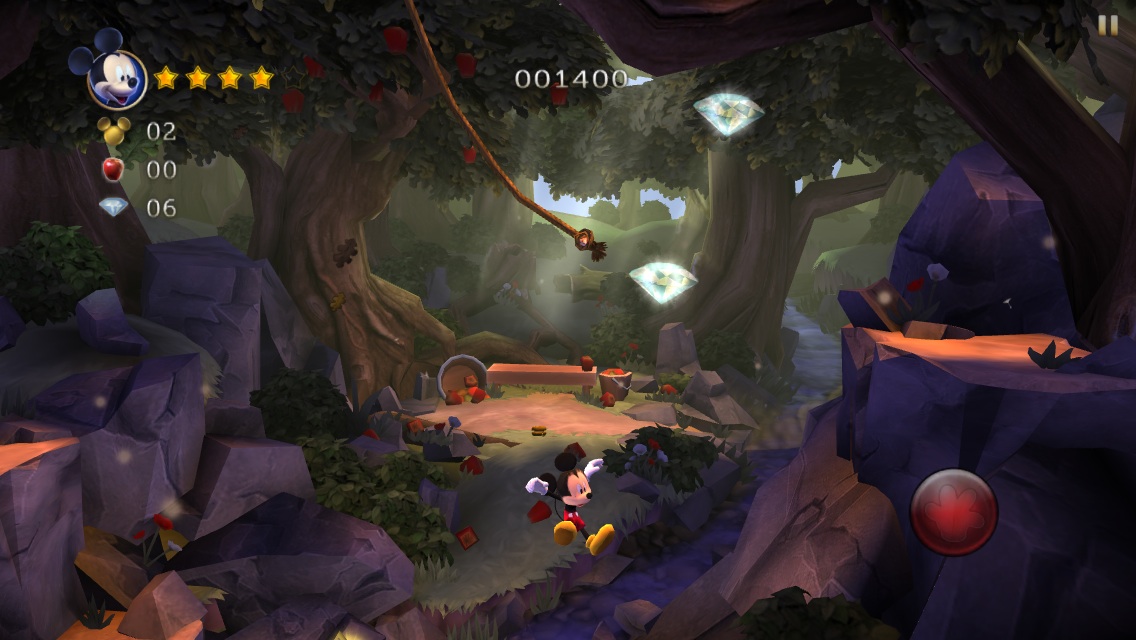Viewport: 1136px width, 640px height.
Task: Pause the game with the pause icon
Action: [x=1108, y=26]
